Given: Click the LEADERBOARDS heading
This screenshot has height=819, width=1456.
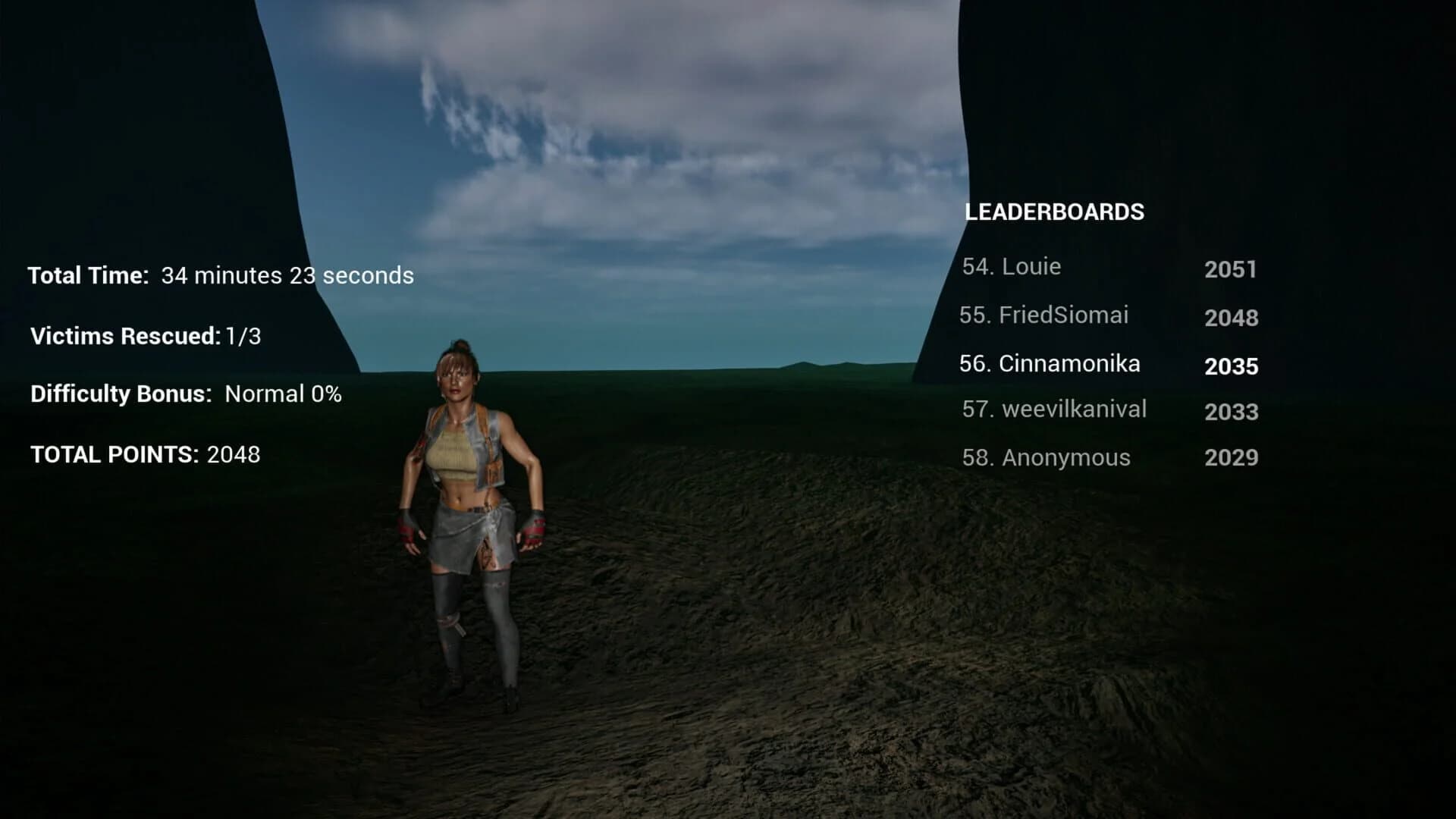Looking at the screenshot, I should 1055,212.
